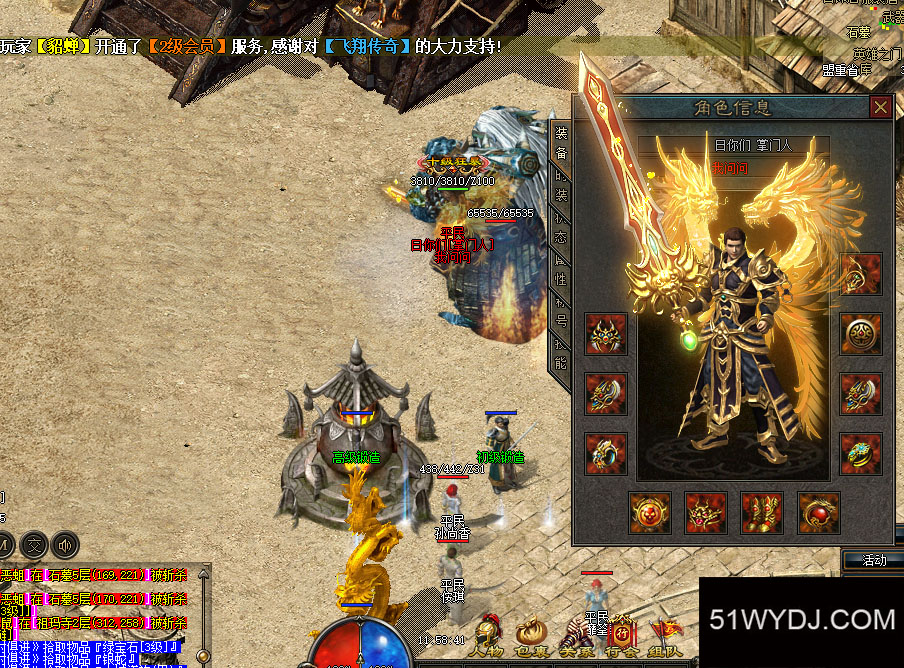Select the round medal equipment slot
This screenshot has width=904, height=668.
tap(860, 334)
